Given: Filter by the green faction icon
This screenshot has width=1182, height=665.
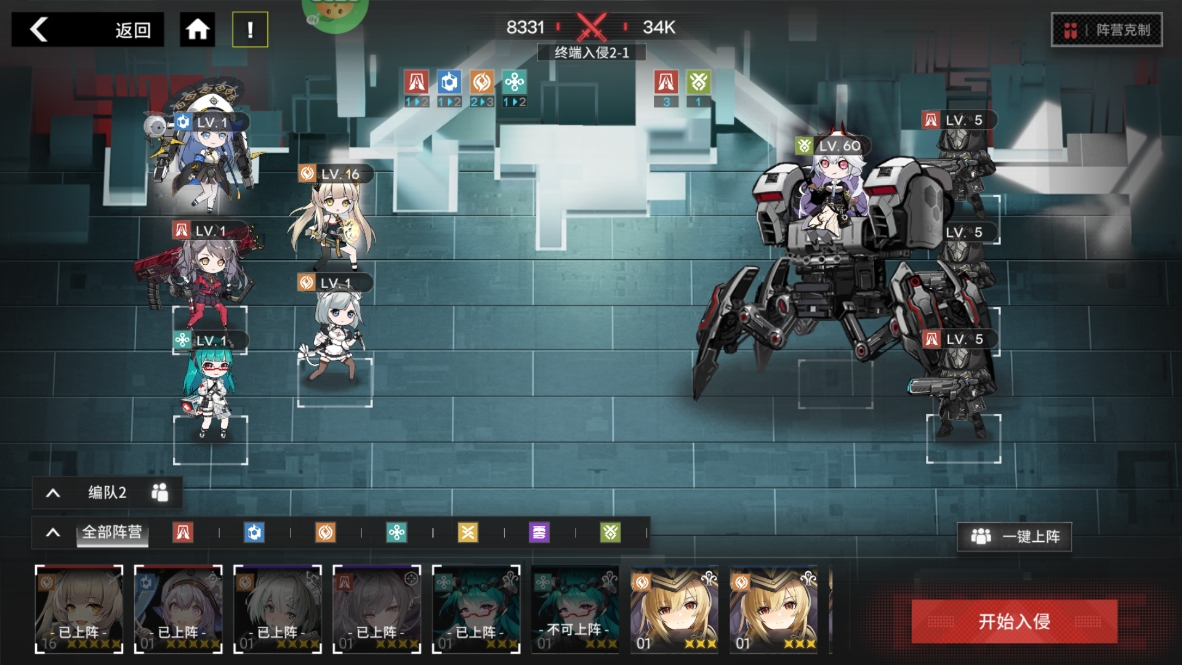Looking at the screenshot, I should coord(610,533).
